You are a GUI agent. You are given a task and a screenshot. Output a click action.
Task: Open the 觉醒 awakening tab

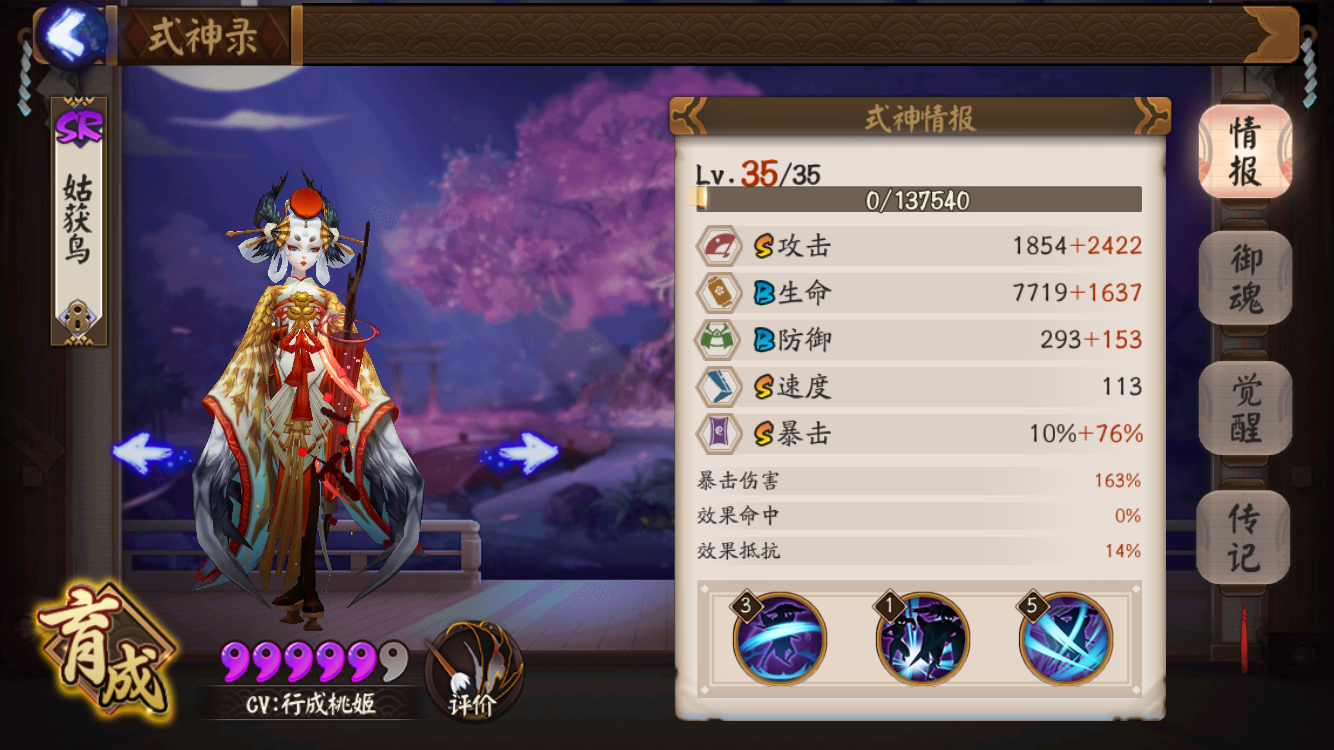(x=1245, y=408)
